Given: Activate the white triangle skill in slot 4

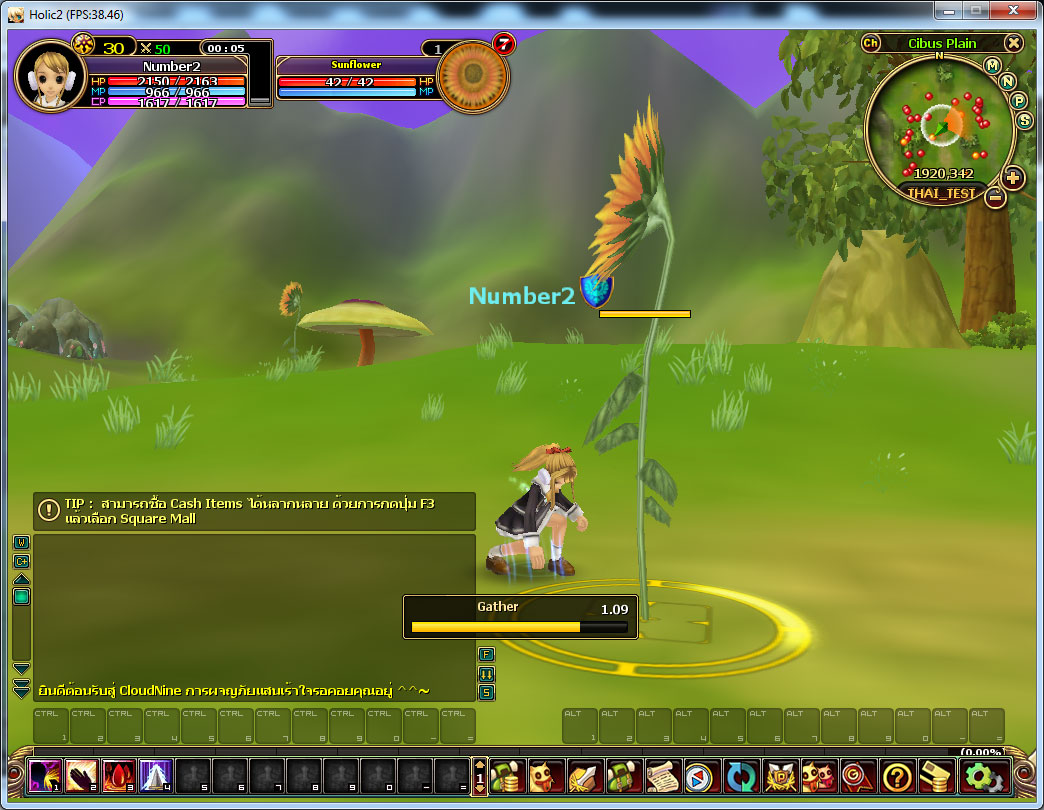Looking at the screenshot, I should pos(156,775).
